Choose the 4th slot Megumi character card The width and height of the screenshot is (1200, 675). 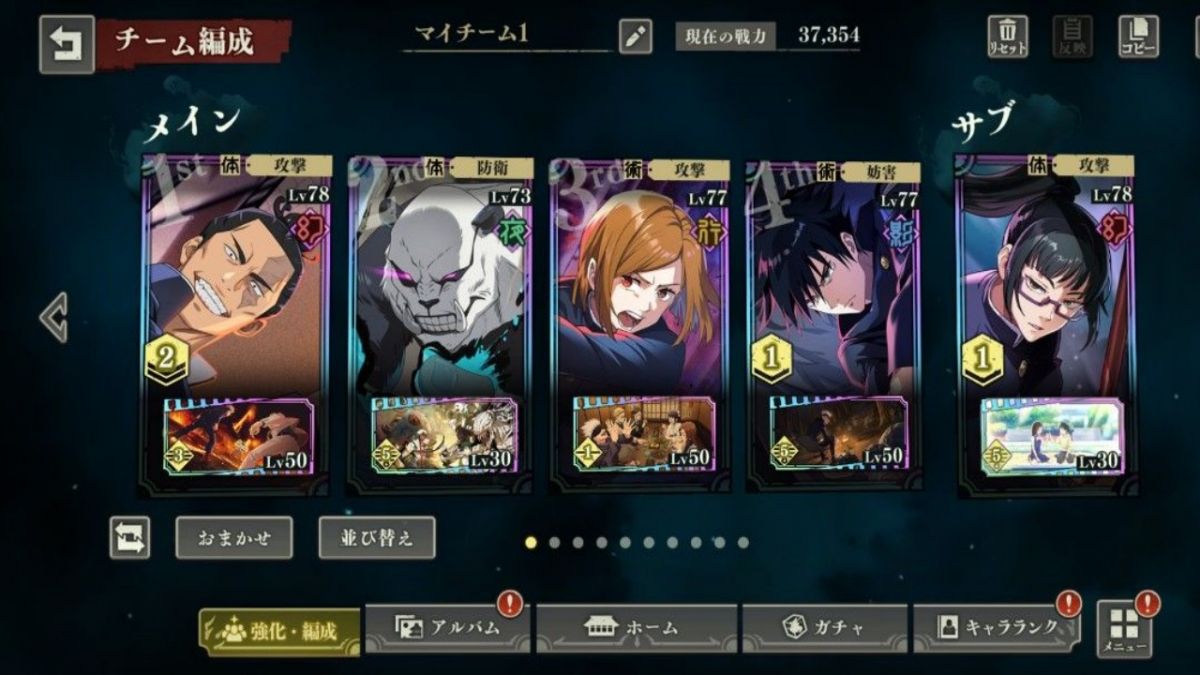tap(835, 290)
